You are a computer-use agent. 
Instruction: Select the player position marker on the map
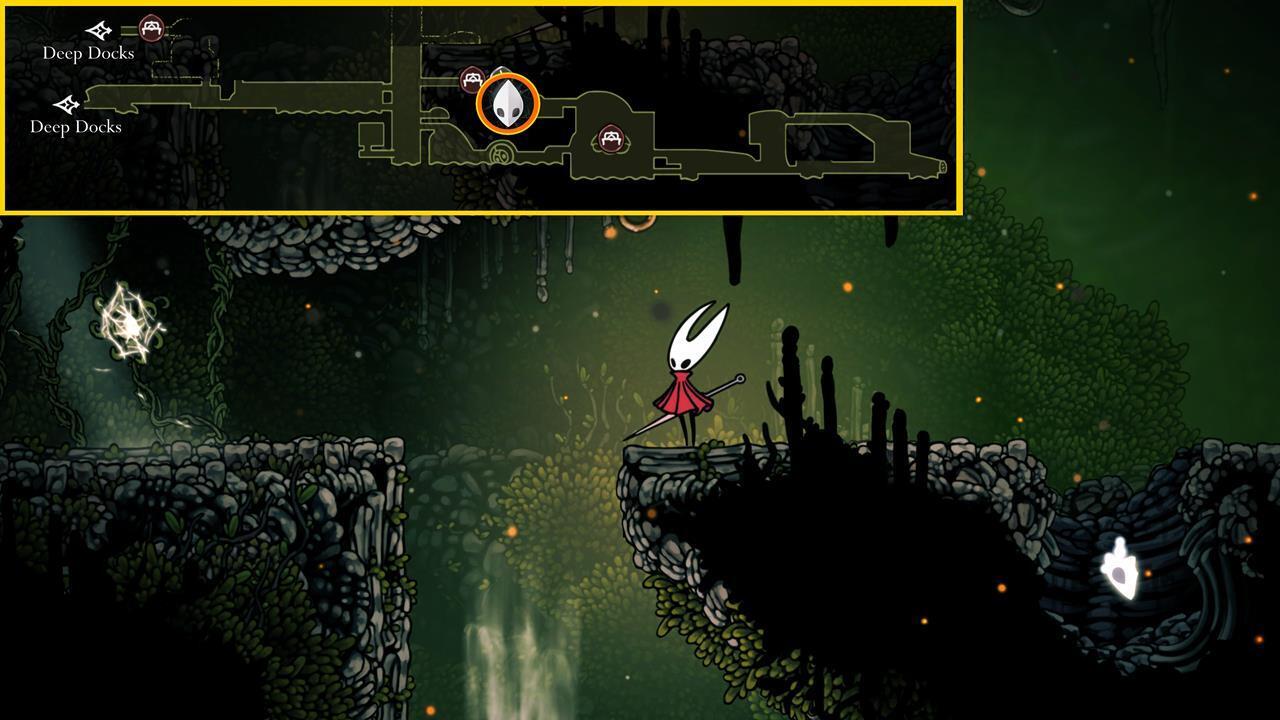pyautogui.click(x=508, y=101)
